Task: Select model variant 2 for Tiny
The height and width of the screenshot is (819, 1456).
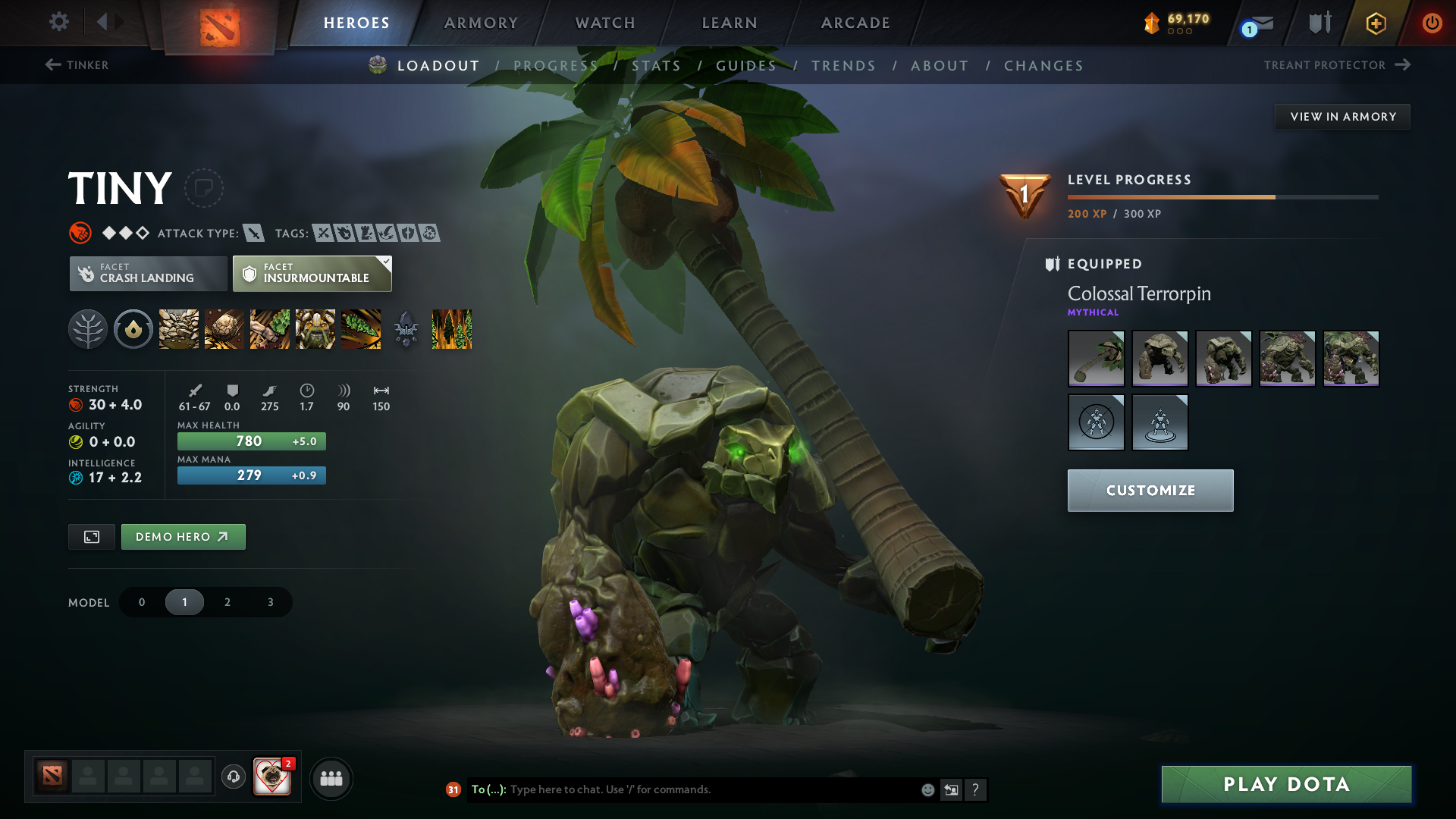Action: 227,601
